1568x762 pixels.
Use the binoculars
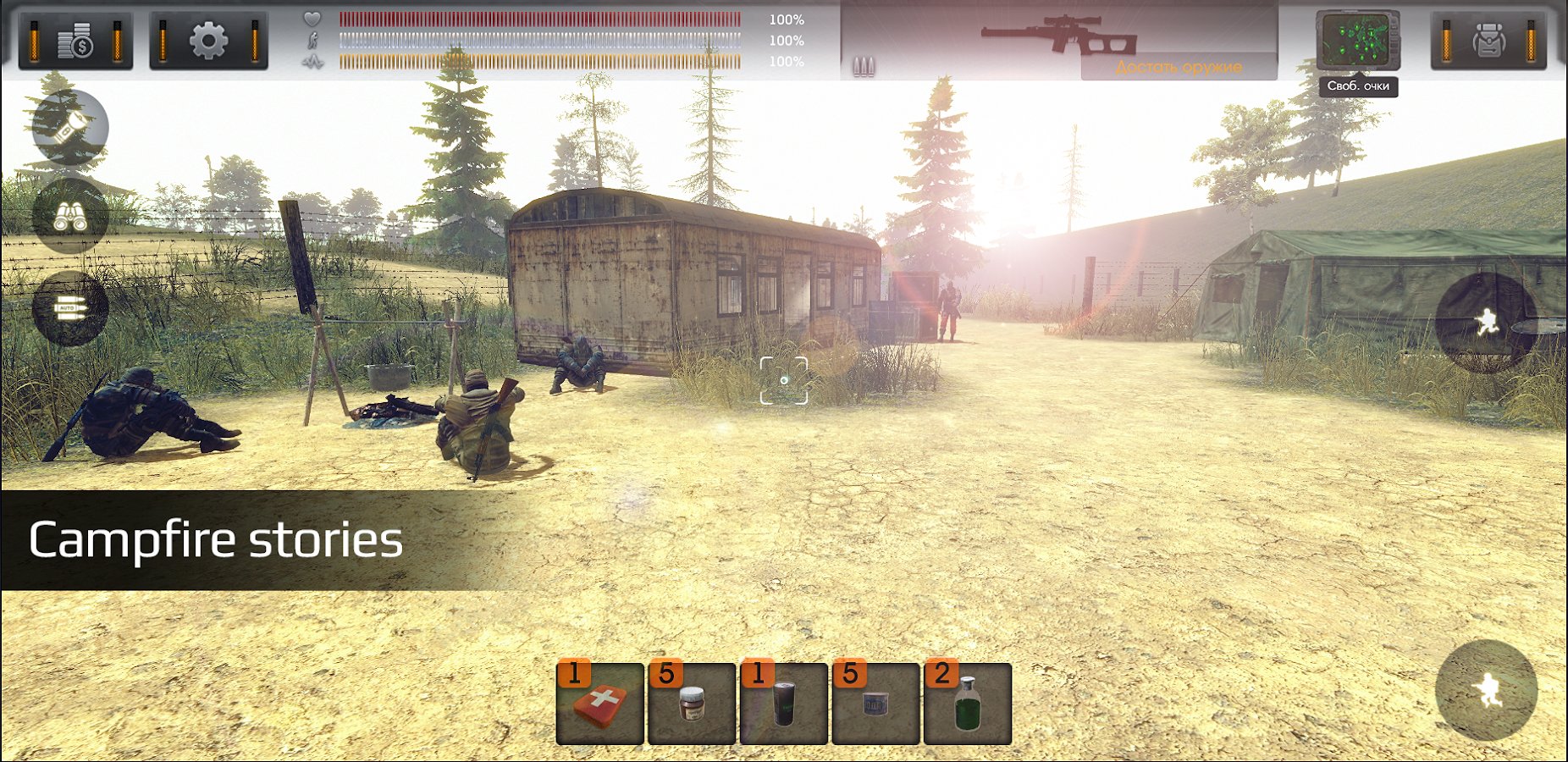pos(69,216)
